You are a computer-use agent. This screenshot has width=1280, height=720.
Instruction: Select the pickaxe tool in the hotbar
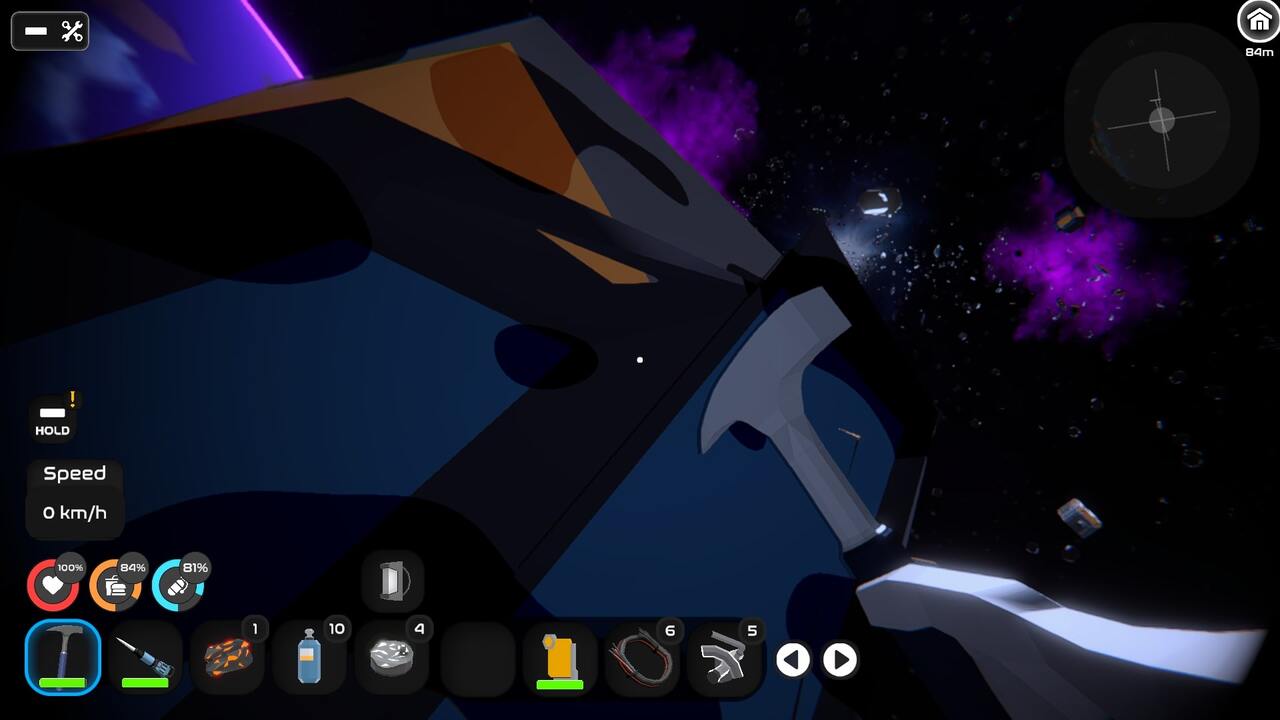62,658
